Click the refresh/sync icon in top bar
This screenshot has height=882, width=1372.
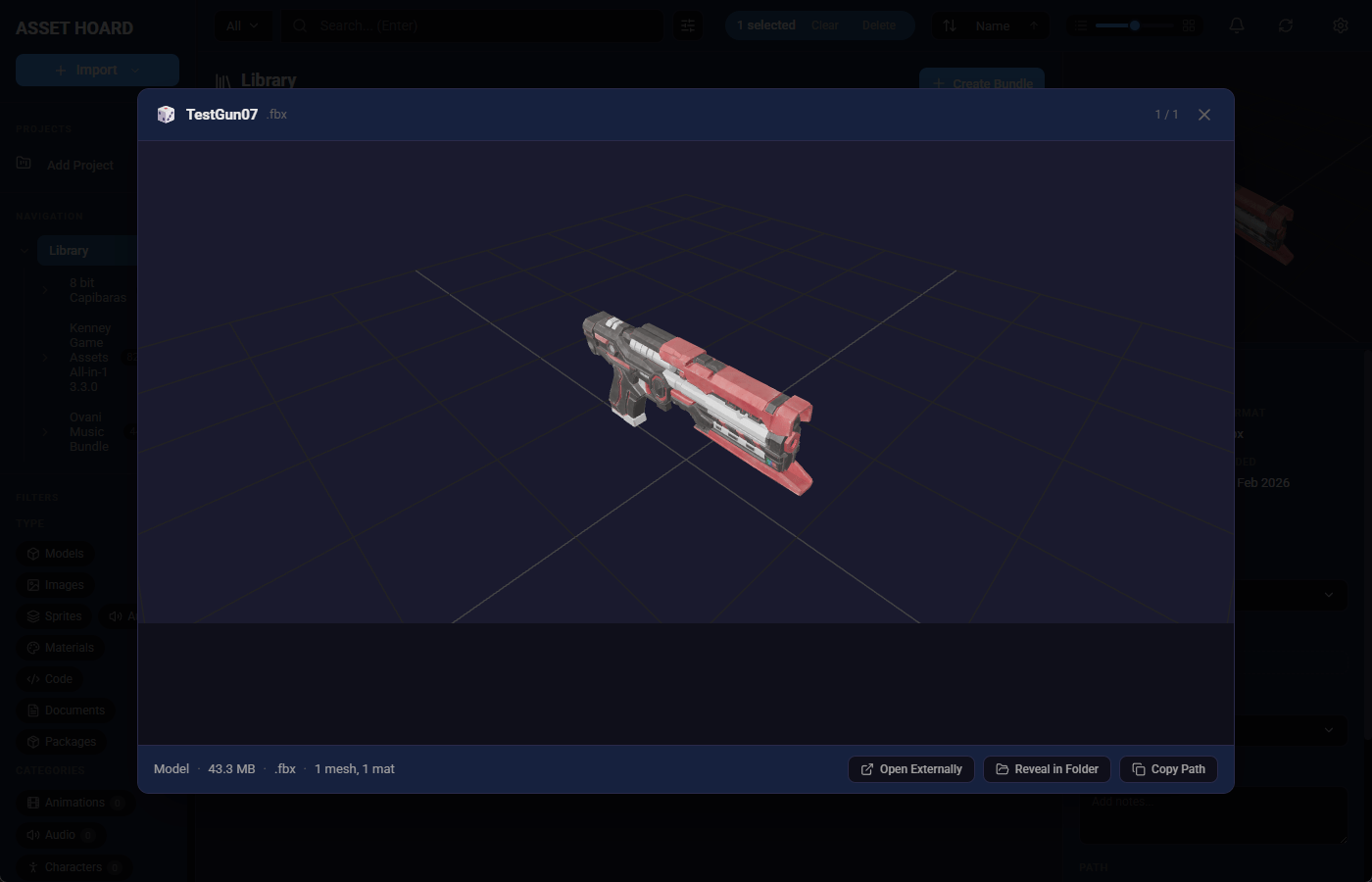coord(1285,25)
